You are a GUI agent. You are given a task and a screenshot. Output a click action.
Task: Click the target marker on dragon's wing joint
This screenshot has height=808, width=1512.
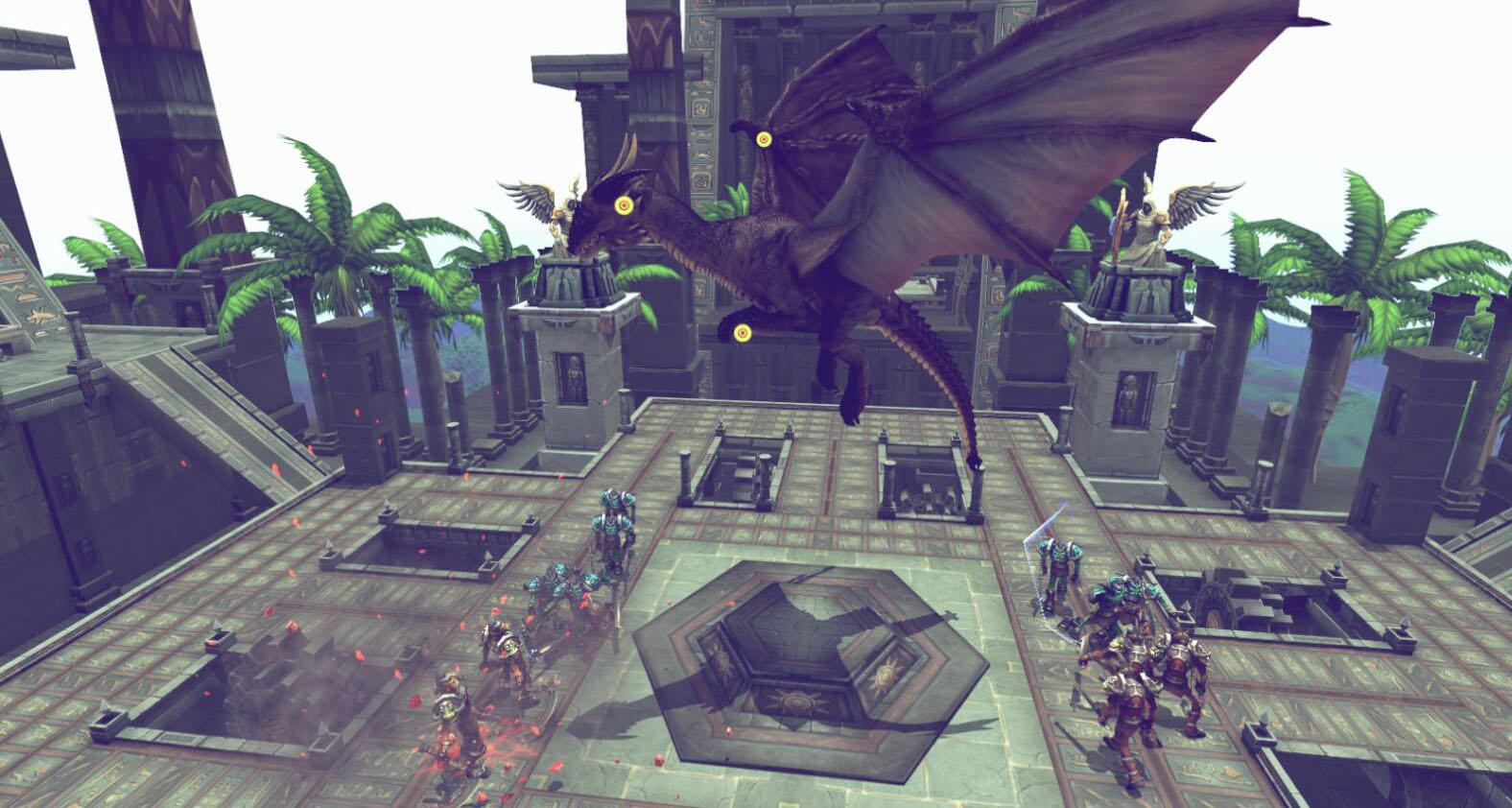764,140
